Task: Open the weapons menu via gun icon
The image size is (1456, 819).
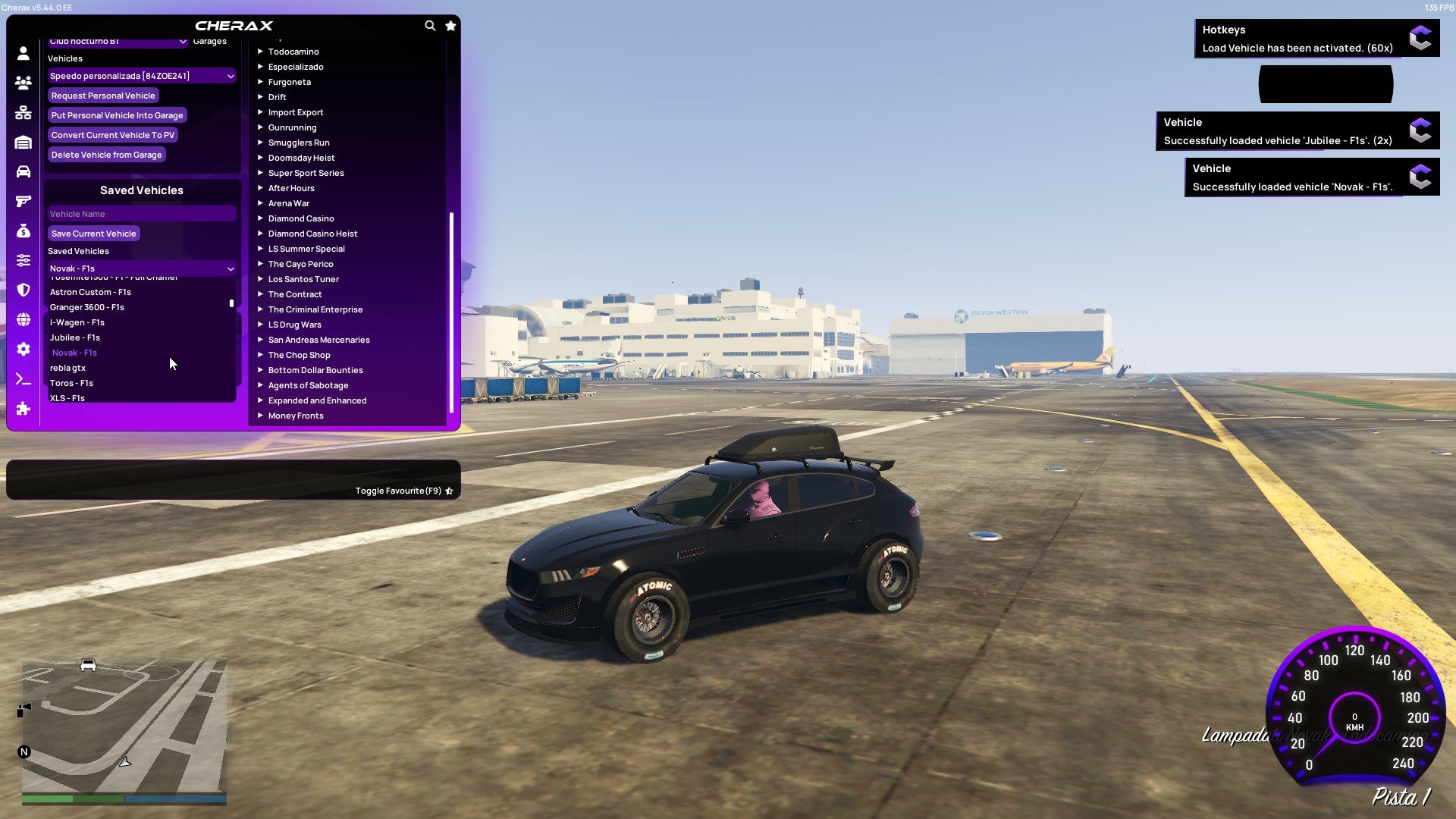Action: coord(23,201)
